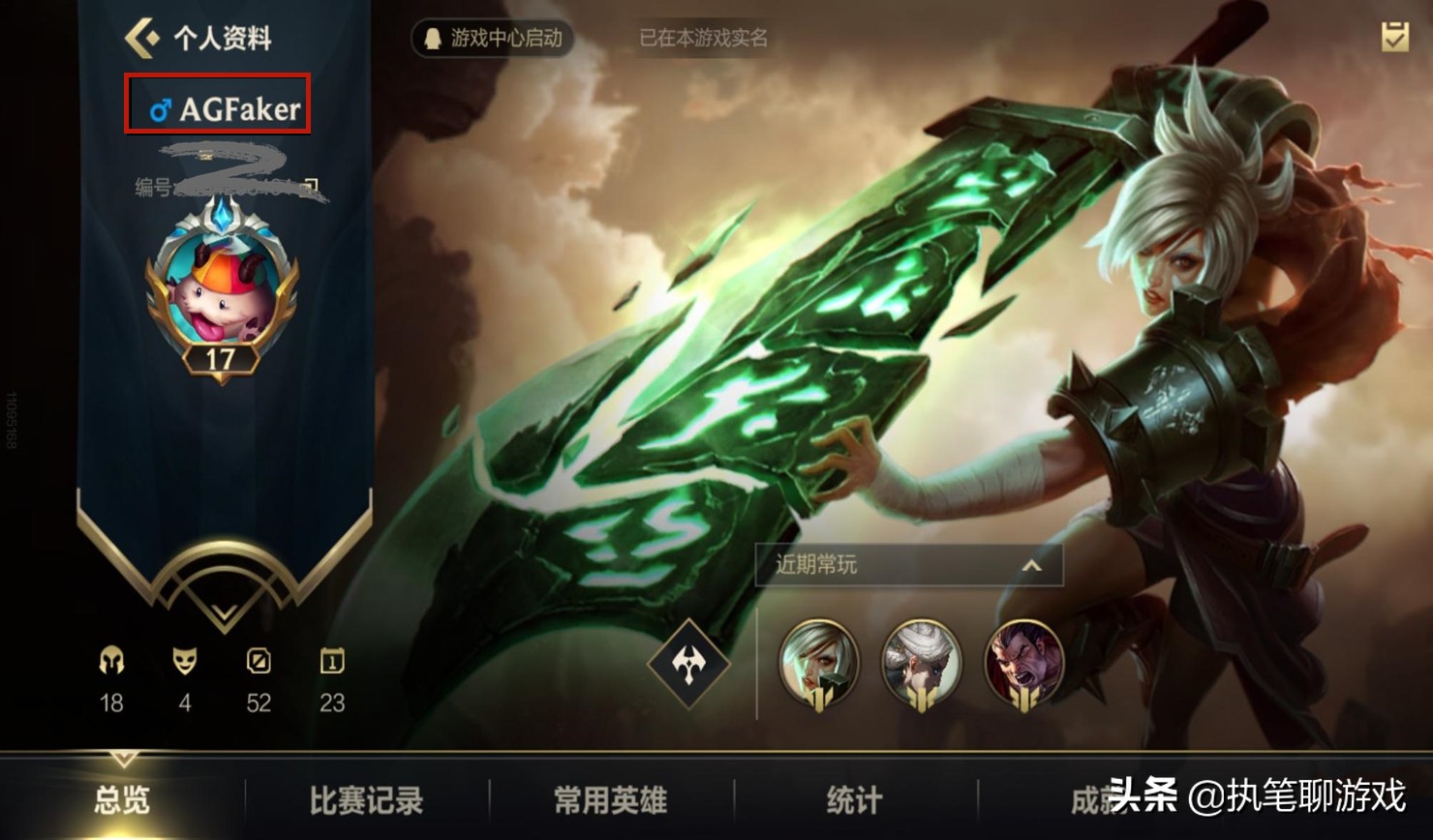Switch to the 常用英雄 tab

point(610,800)
